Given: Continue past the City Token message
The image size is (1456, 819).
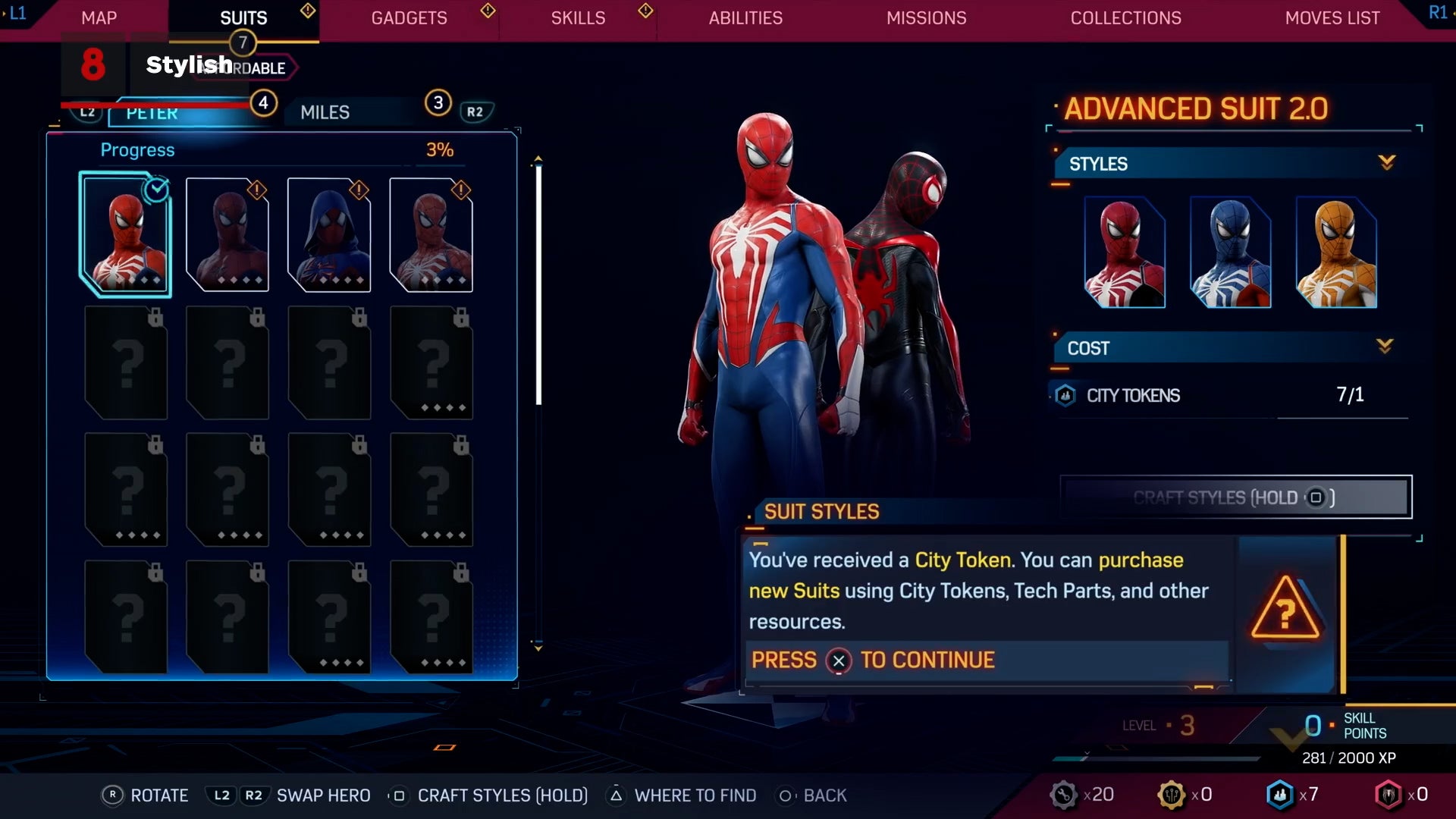Looking at the screenshot, I should click(x=838, y=661).
